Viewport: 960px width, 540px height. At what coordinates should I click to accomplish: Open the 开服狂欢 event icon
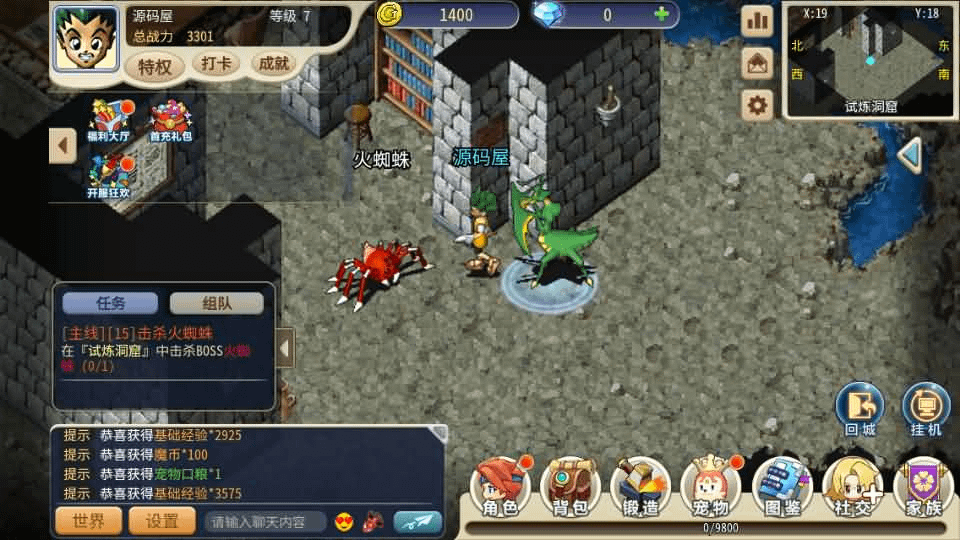tap(110, 176)
